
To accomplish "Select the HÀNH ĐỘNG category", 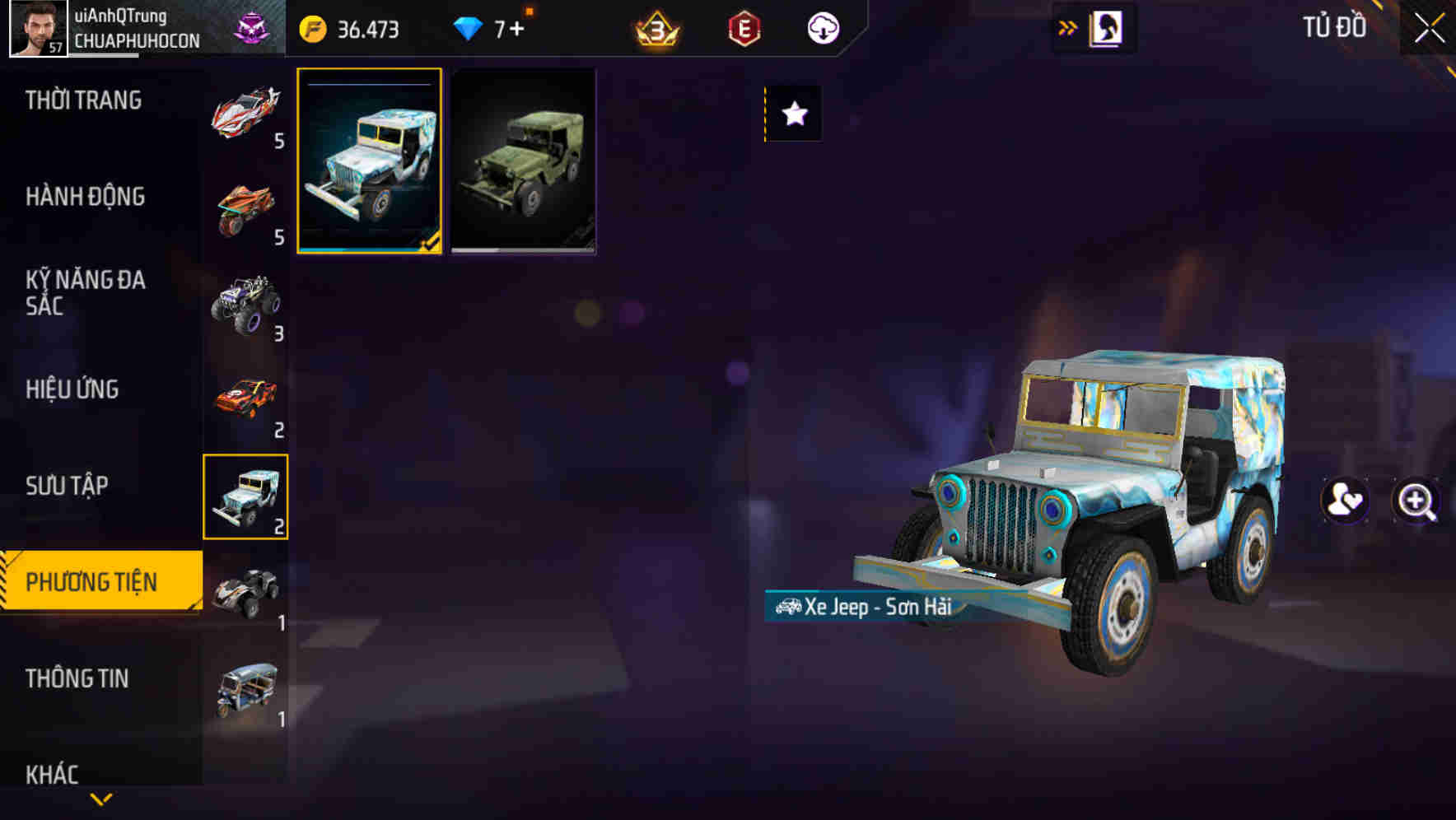I will [86, 197].
